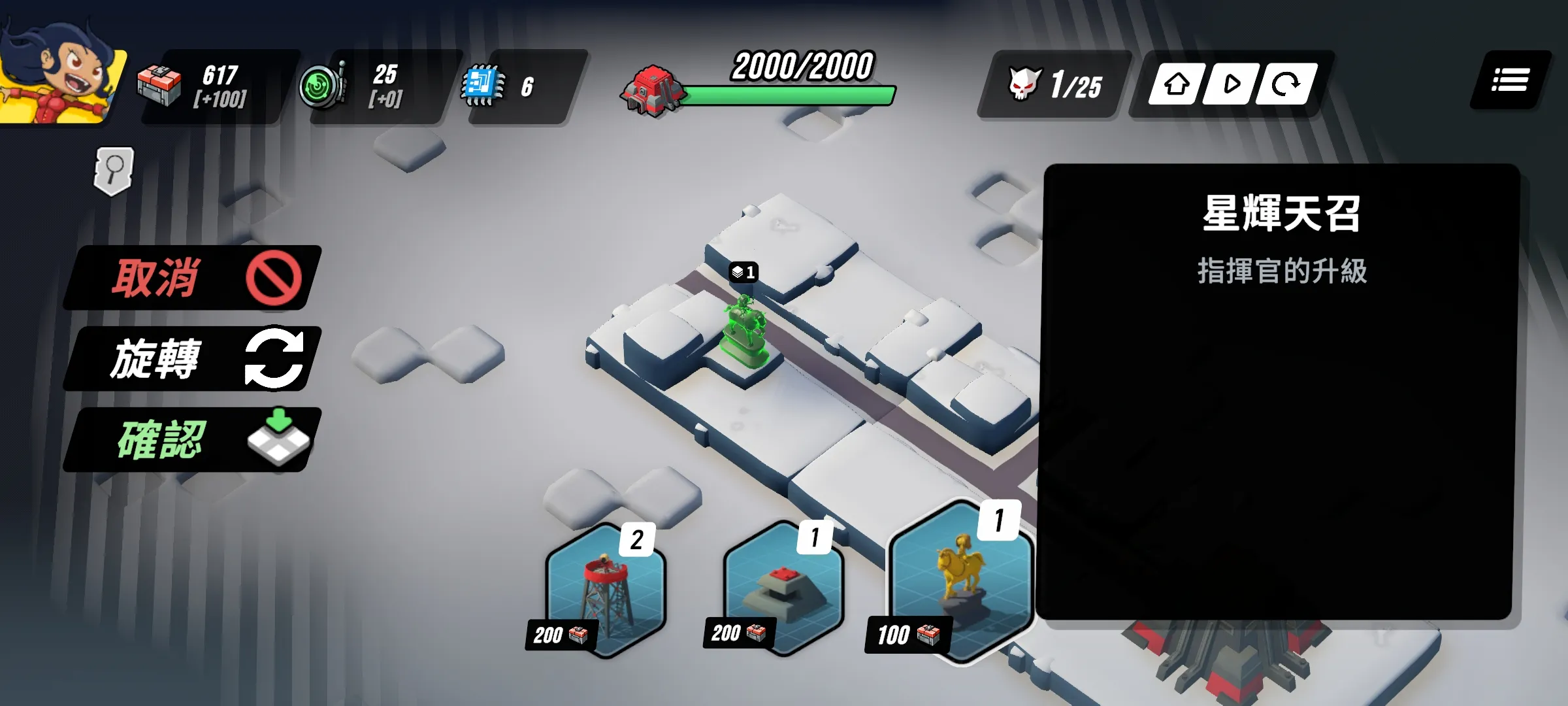Click the home arrow button
This screenshot has height=706, width=1568.
[x=1177, y=84]
